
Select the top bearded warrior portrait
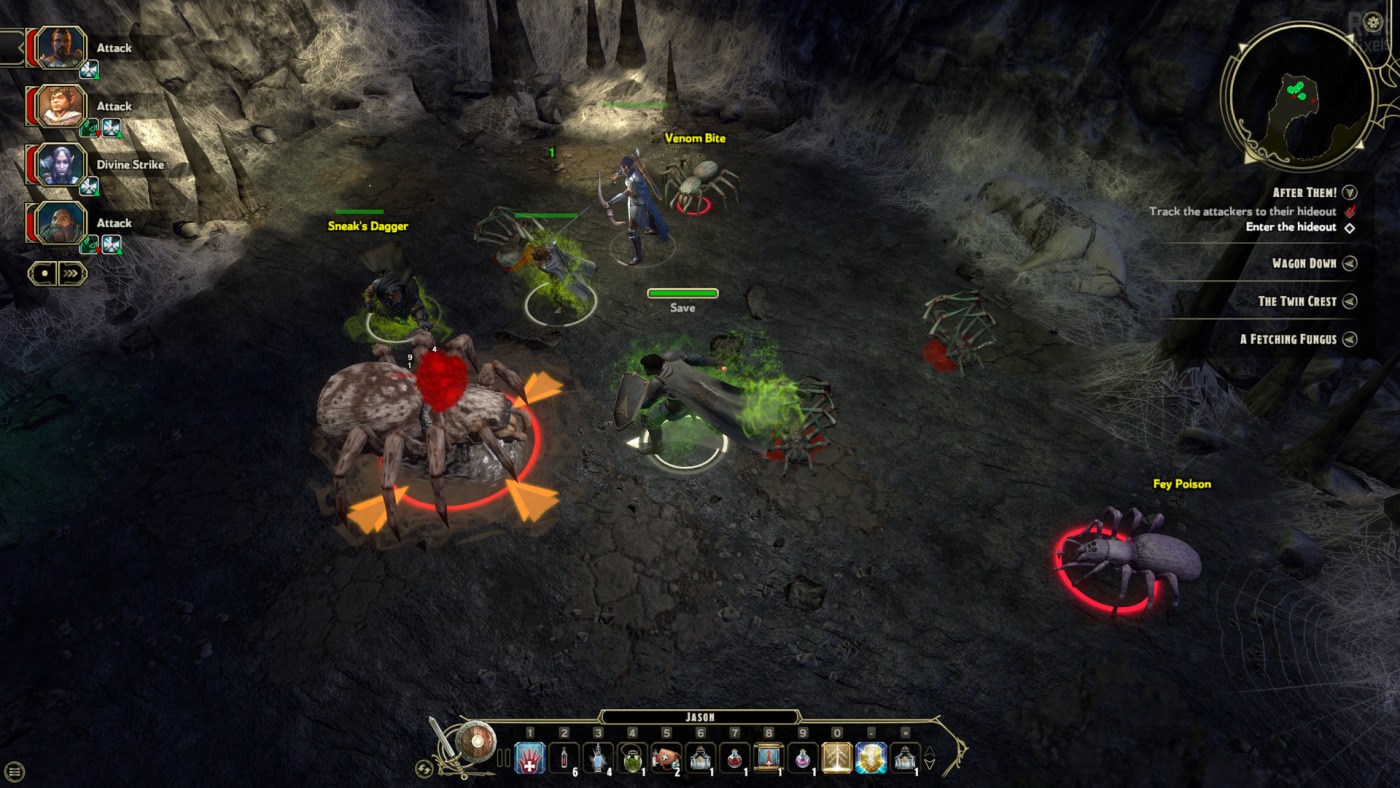61,48
